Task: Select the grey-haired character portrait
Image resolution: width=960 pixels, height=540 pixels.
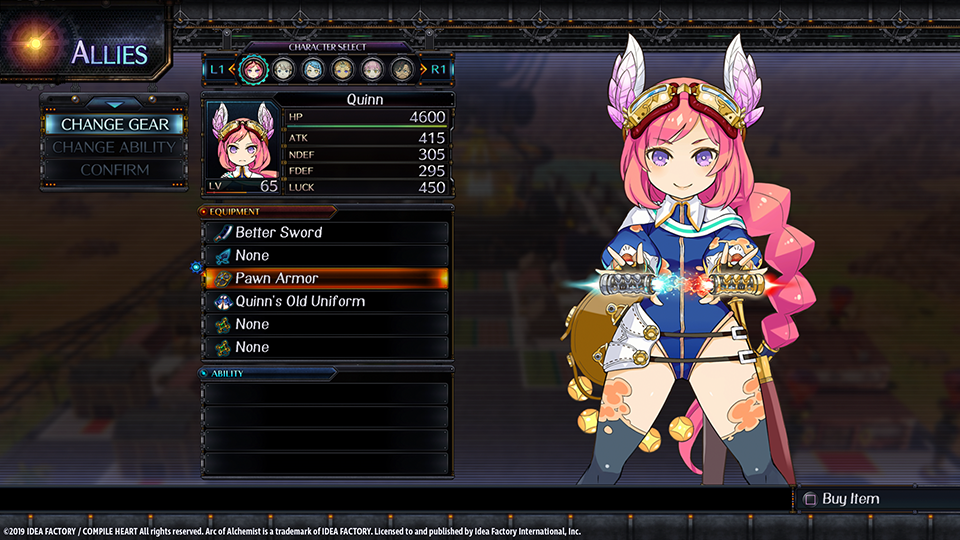Action: pyautogui.click(x=284, y=69)
